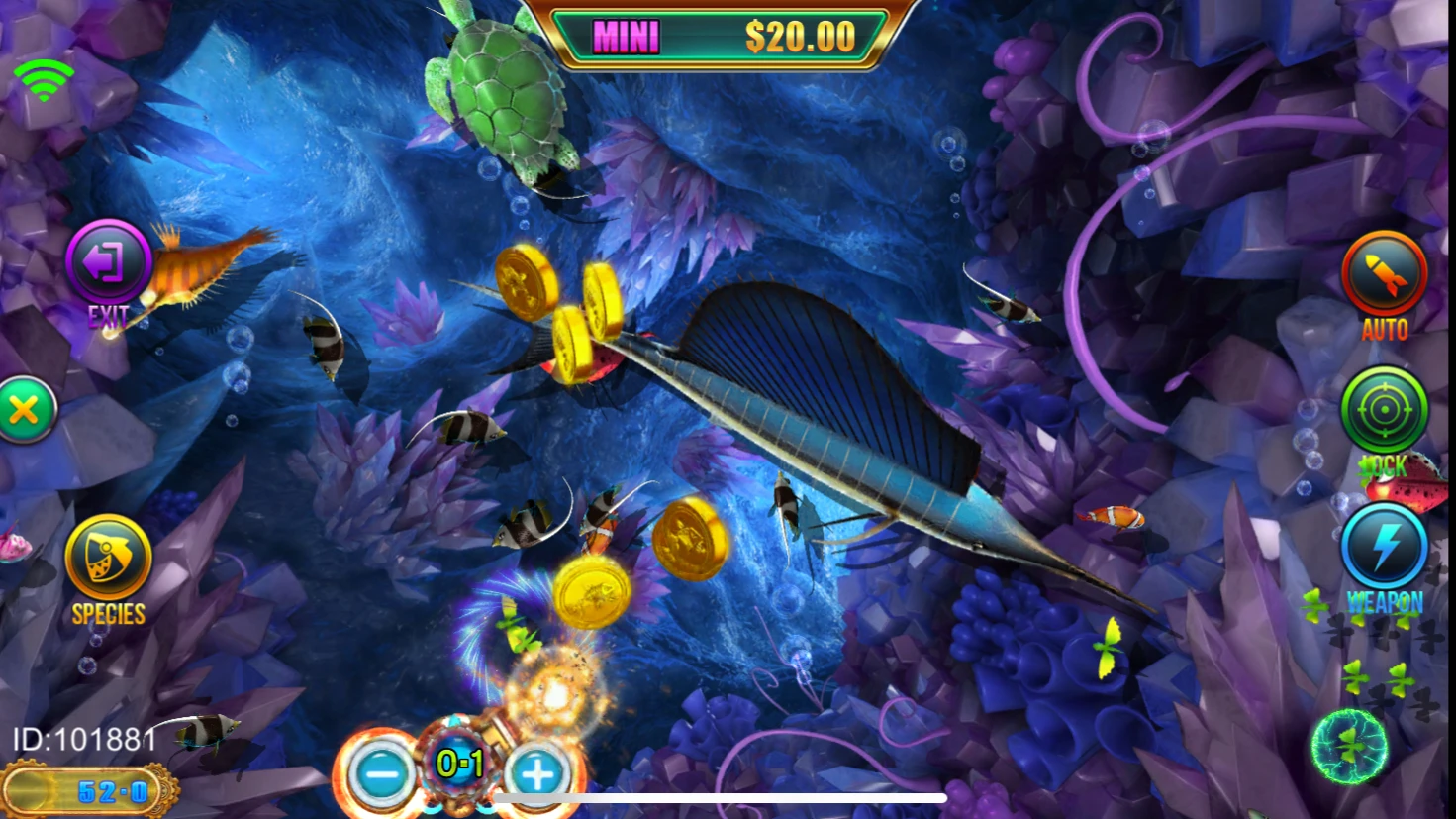Click the green X button on left edge
Viewport: 1456px width, 819px height.
click(x=26, y=407)
